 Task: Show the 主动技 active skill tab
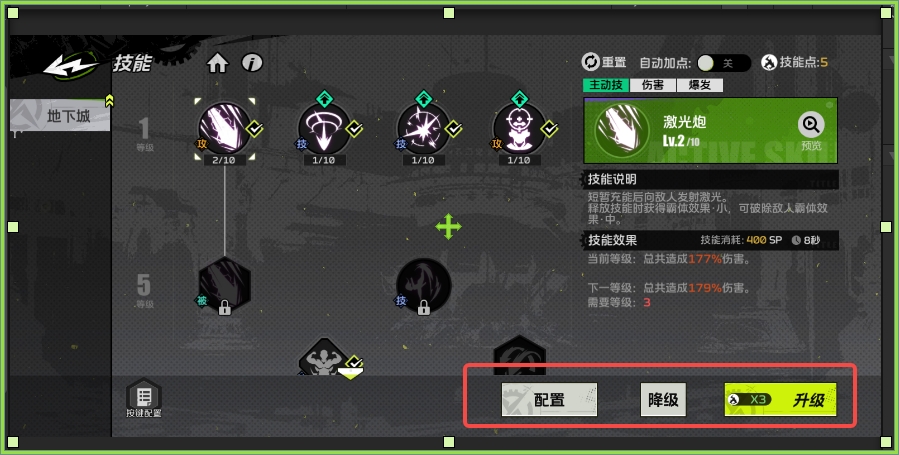tap(606, 85)
